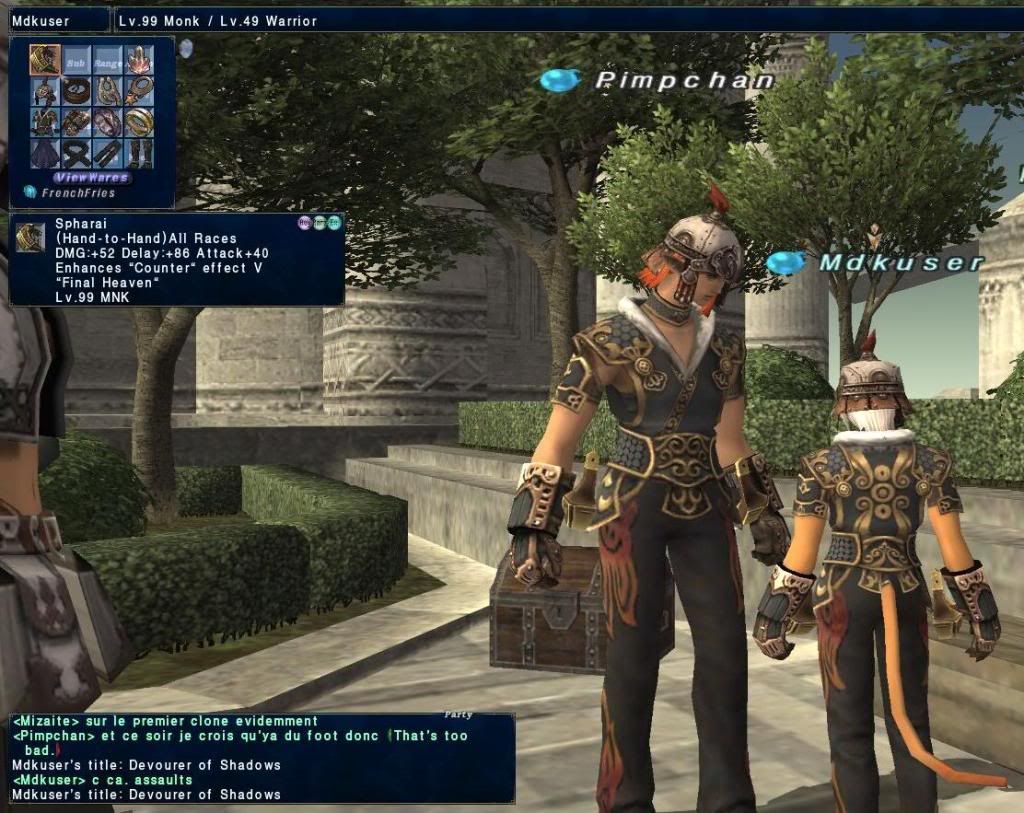Inspect the black belt waist slot

click(x=76, y=152)
